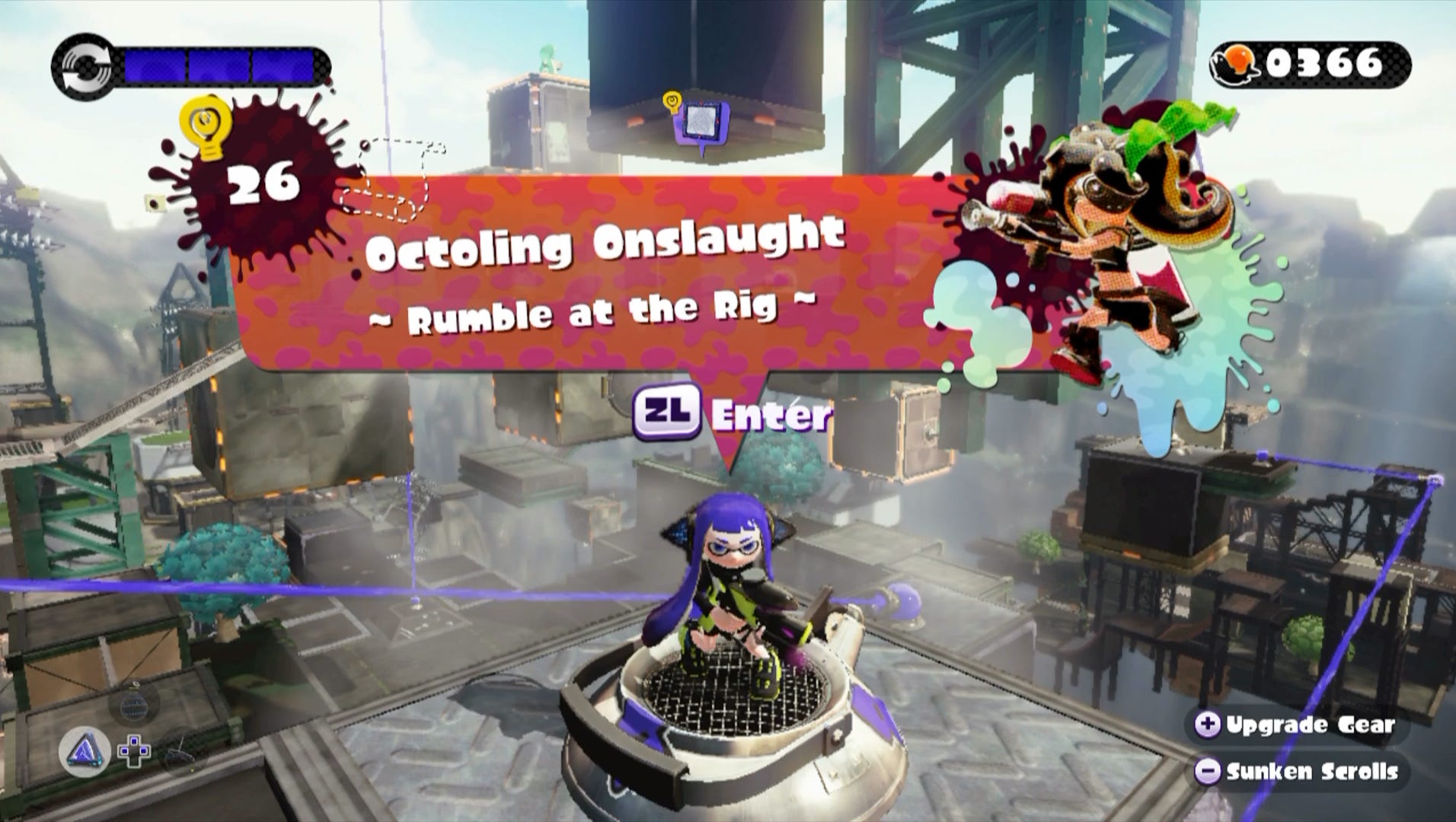This screenshot has height=822, width=1456.
Task: Select the small balloon icon above the monitor
Action: click(672, 99)
